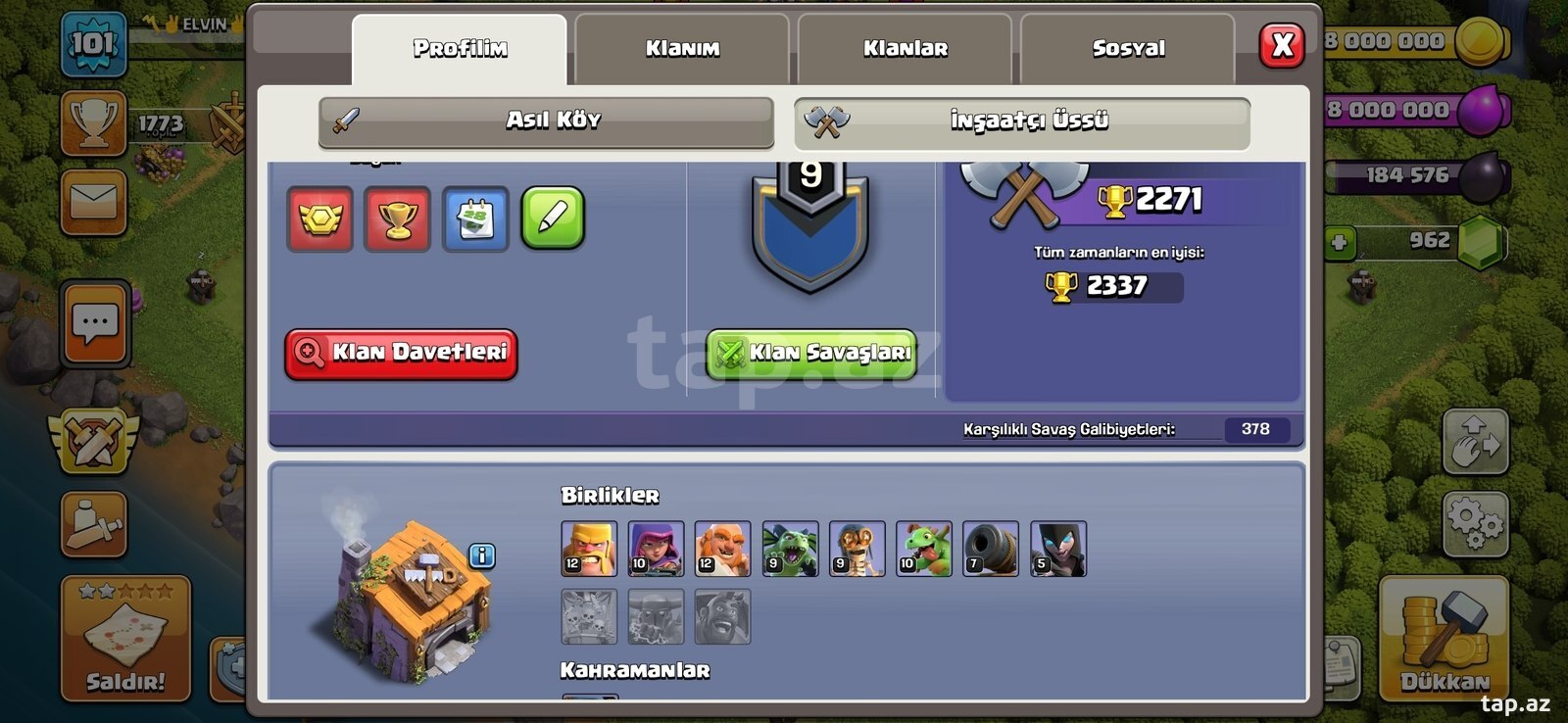The width and height of the screenshot is (1568, 723).
Task: Select the Barbarian troop icon
Action: 589,548
